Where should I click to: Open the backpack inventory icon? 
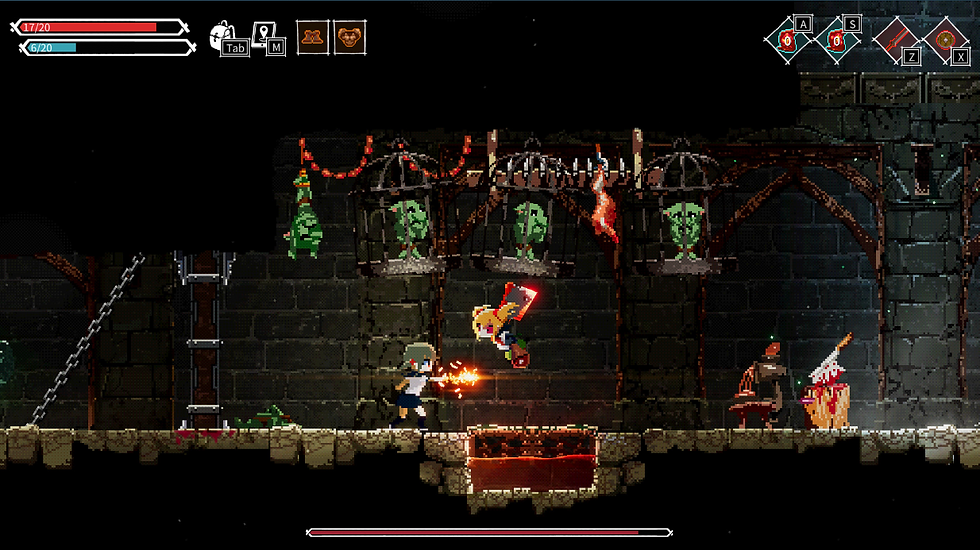click(223, 37)
